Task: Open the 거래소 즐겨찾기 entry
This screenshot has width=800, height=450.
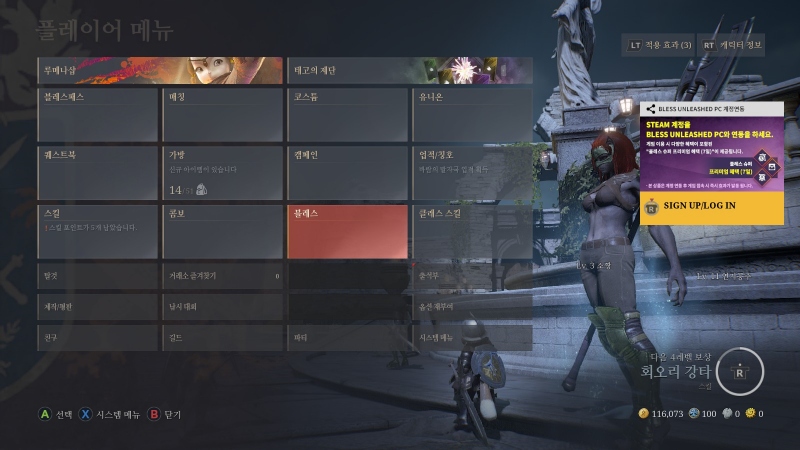Action: (221, 275)
